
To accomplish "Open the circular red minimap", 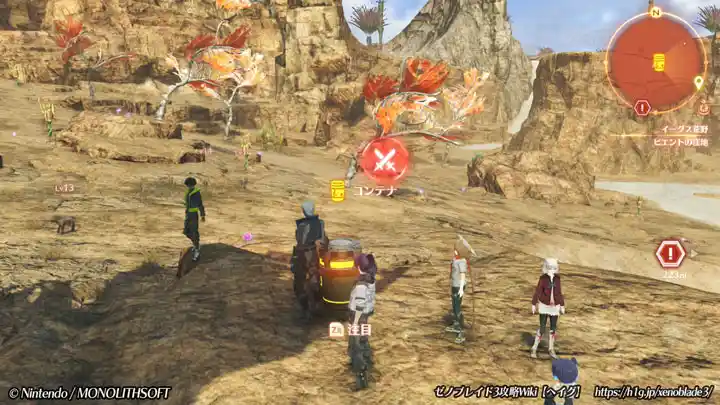I will (656, 60).
